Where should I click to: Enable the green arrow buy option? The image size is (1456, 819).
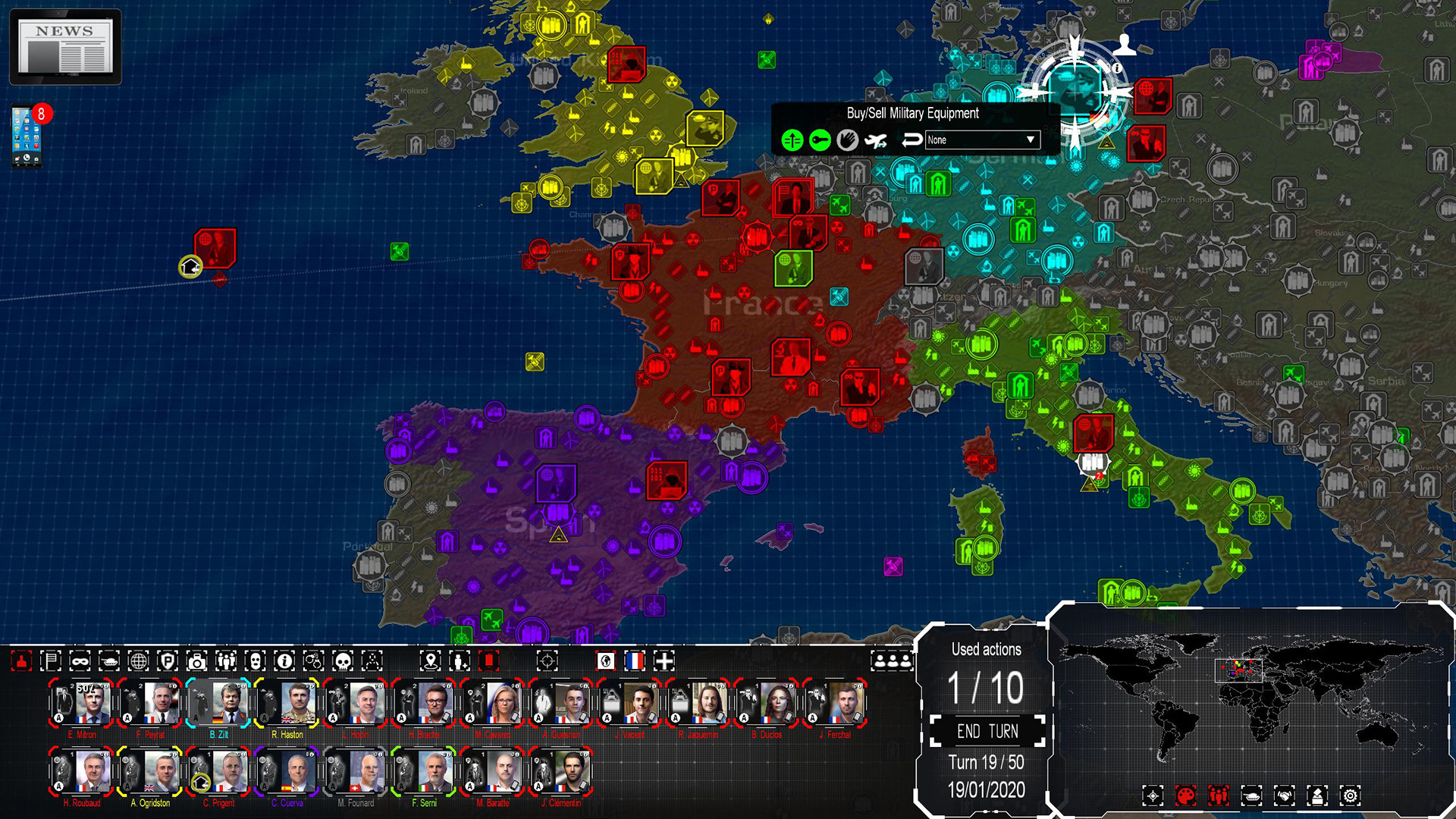click(791, 140)
